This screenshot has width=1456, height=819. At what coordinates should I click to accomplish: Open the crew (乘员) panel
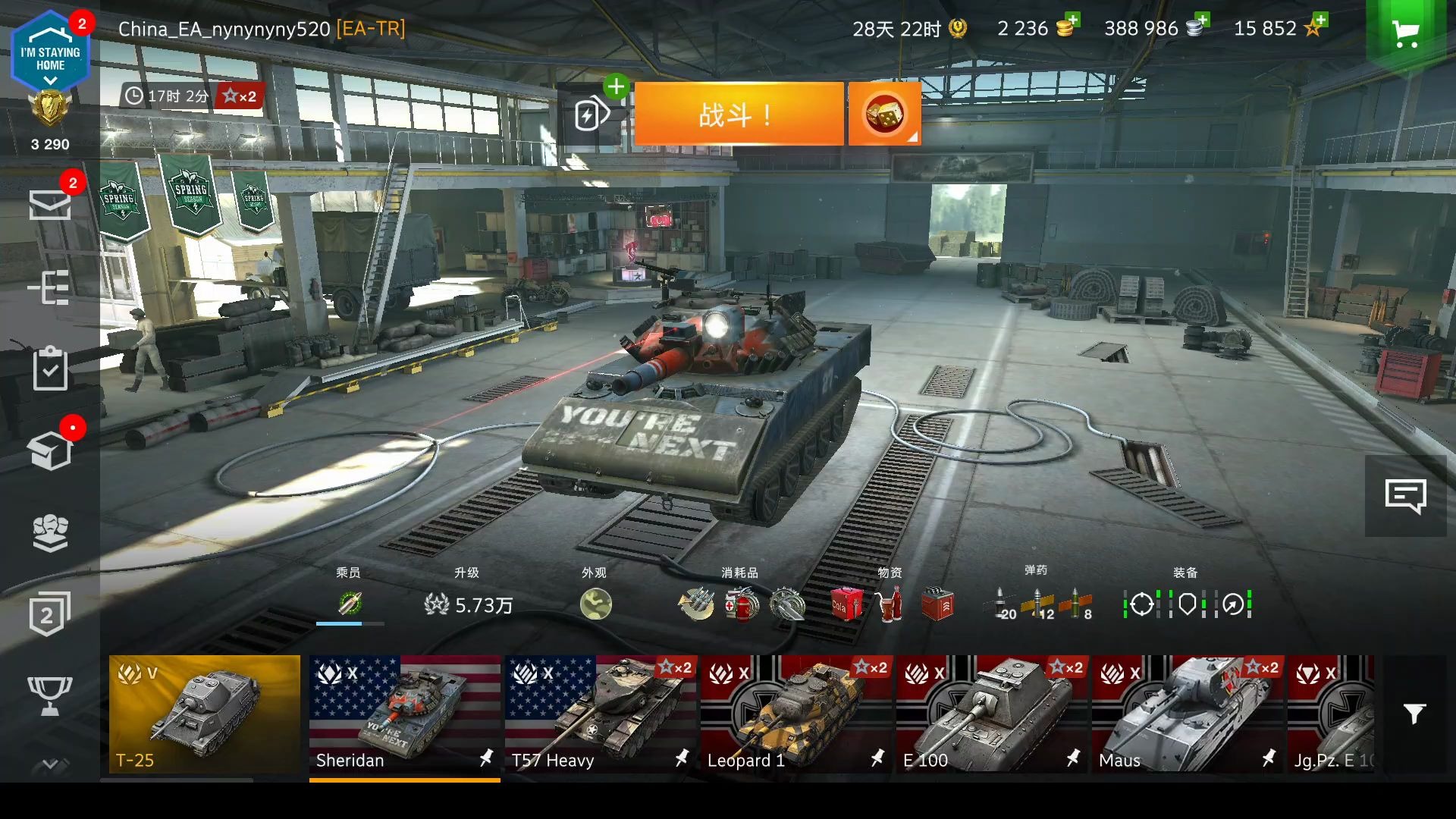350,604
